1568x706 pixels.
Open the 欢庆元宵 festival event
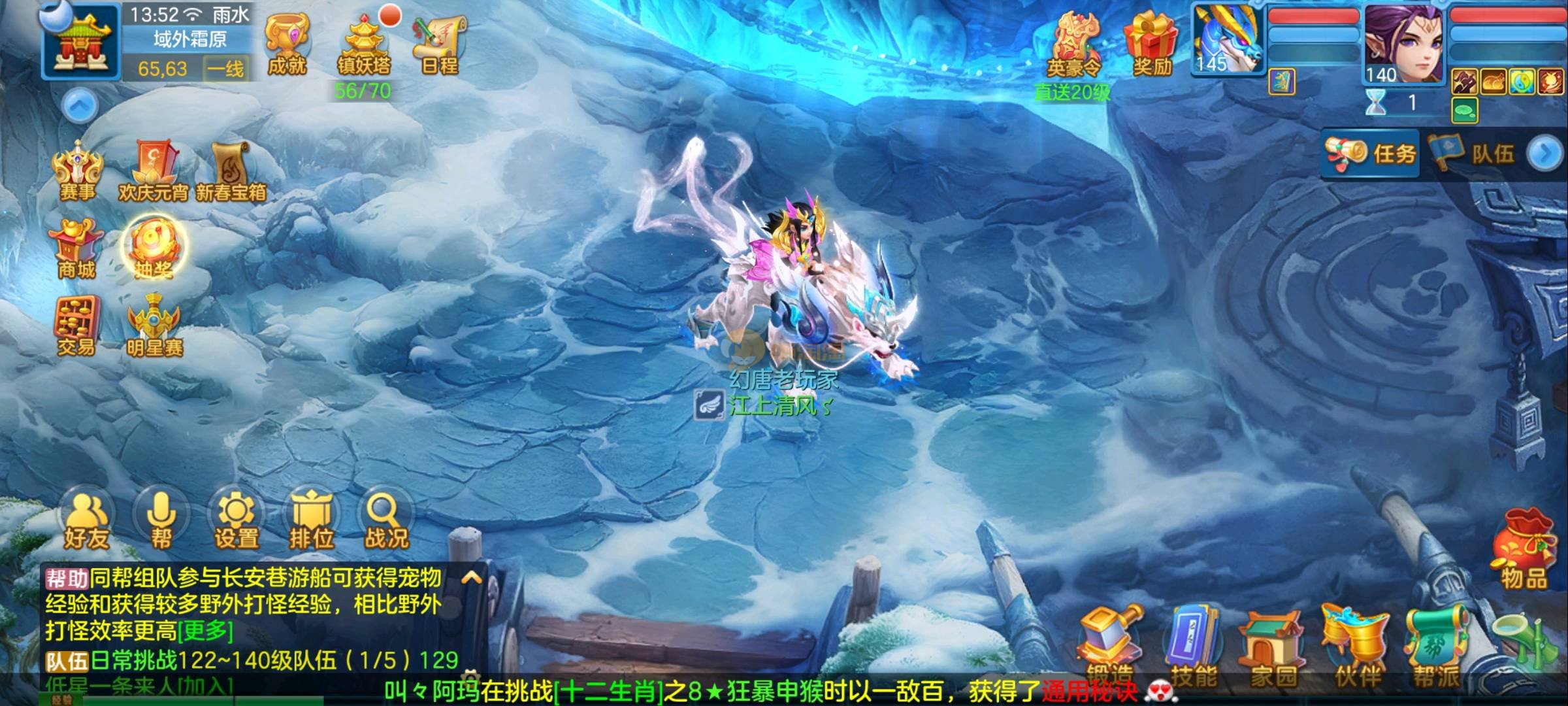point(154,170)
